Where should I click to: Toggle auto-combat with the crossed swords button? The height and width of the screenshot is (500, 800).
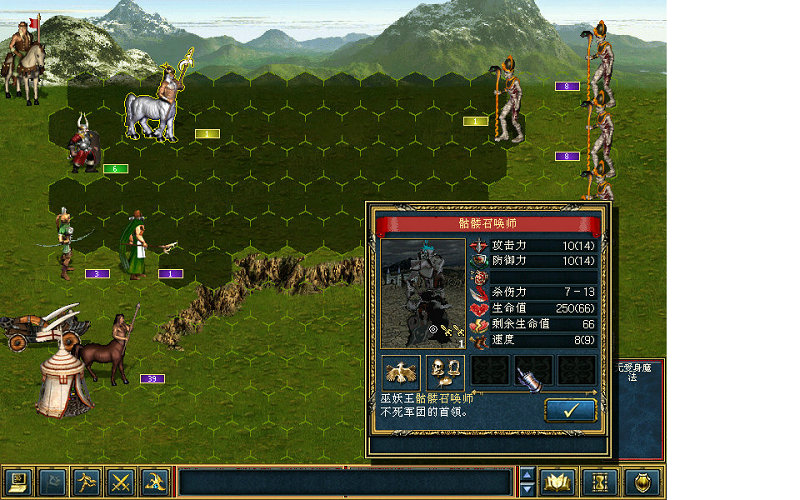121,483
